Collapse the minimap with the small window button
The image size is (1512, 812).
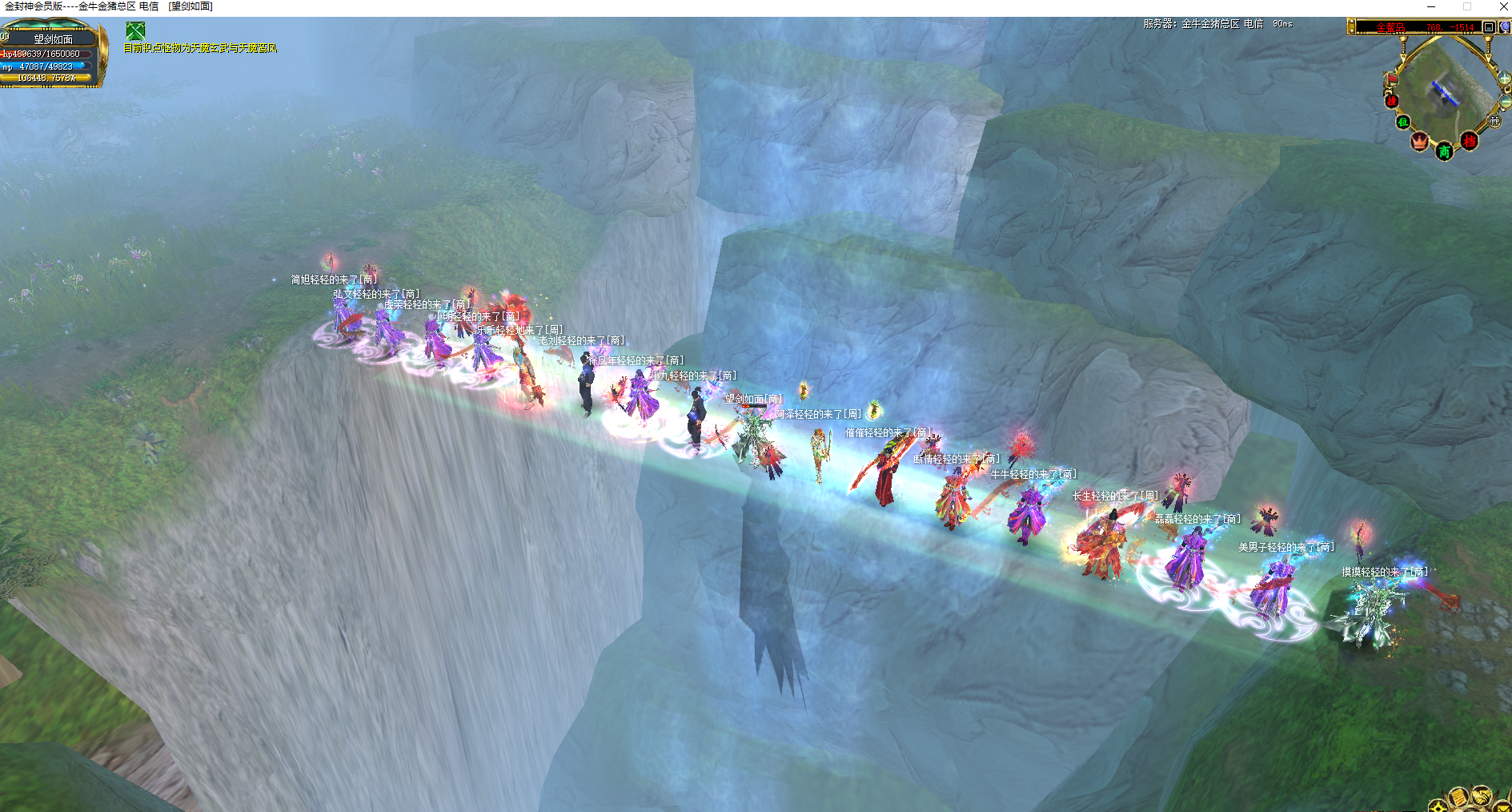tap(1489, 27)
